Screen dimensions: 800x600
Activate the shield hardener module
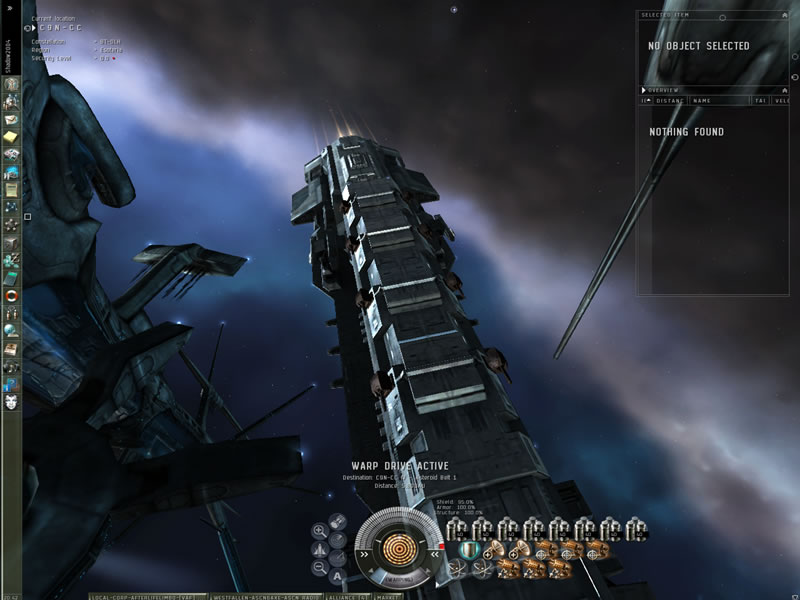tap(467, 550)
